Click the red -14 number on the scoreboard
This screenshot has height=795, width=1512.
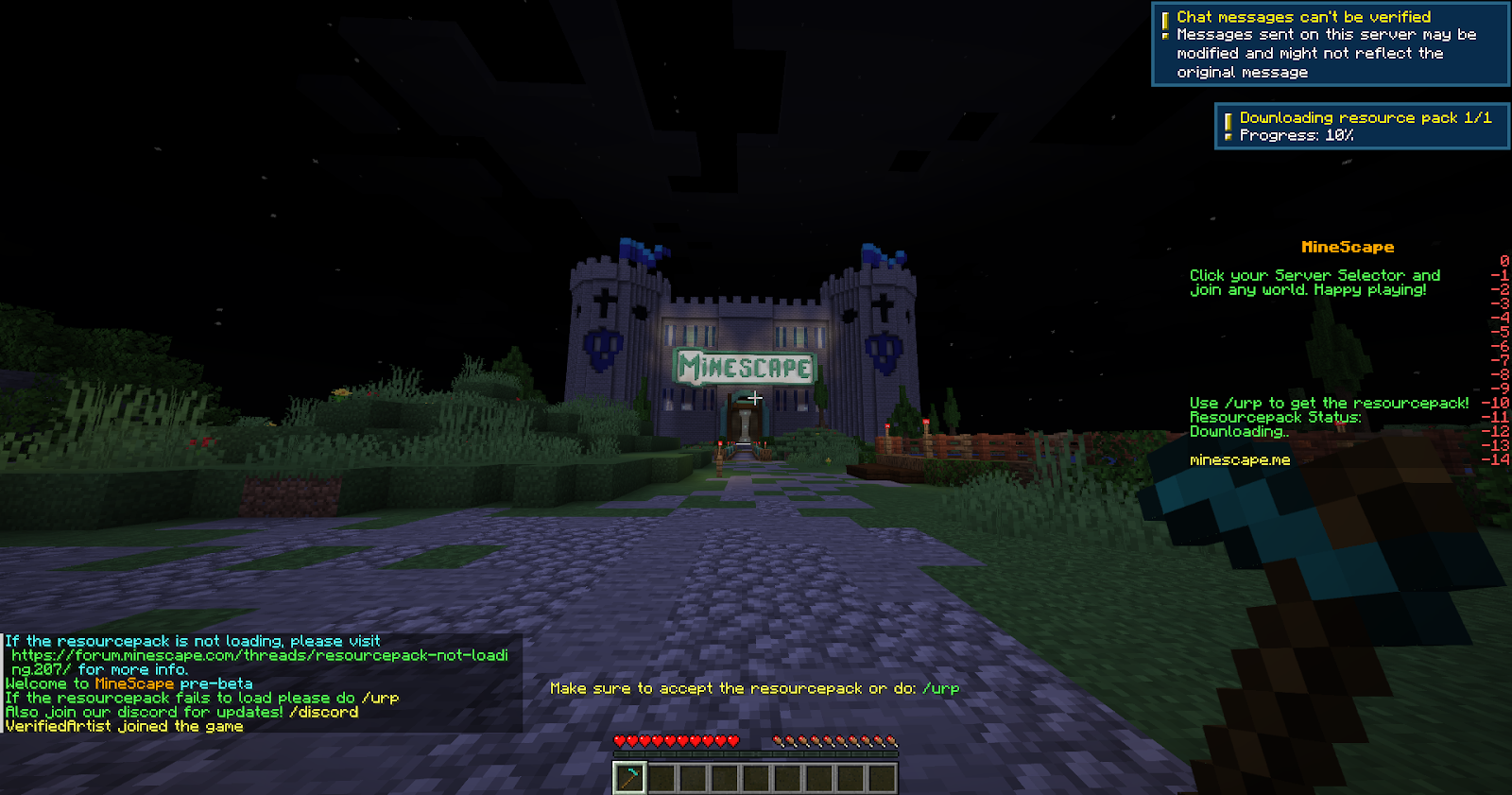click(x=1497, y=459)
